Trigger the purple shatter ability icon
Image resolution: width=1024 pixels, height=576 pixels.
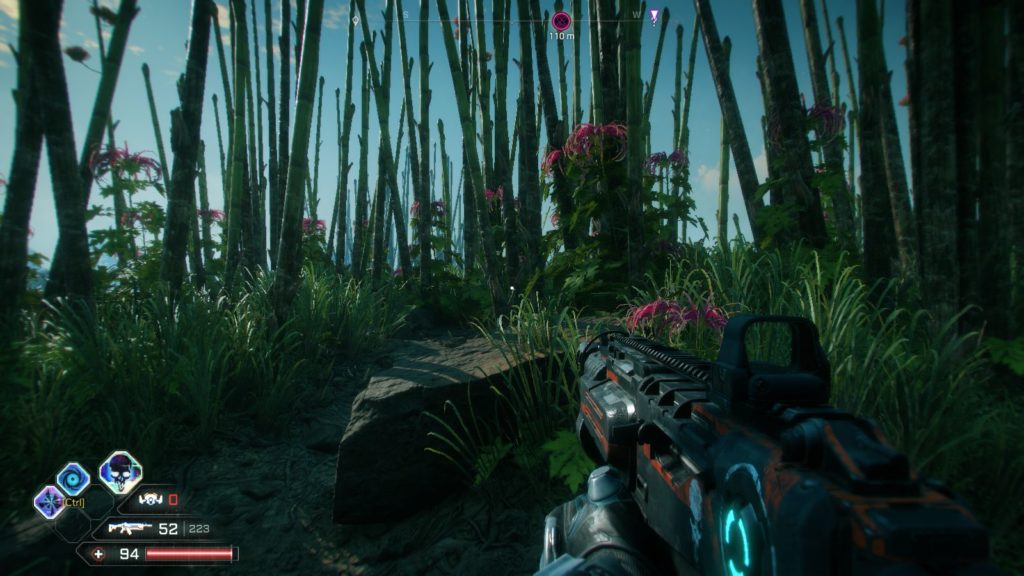pyautogui.click(x=48, y=501)
